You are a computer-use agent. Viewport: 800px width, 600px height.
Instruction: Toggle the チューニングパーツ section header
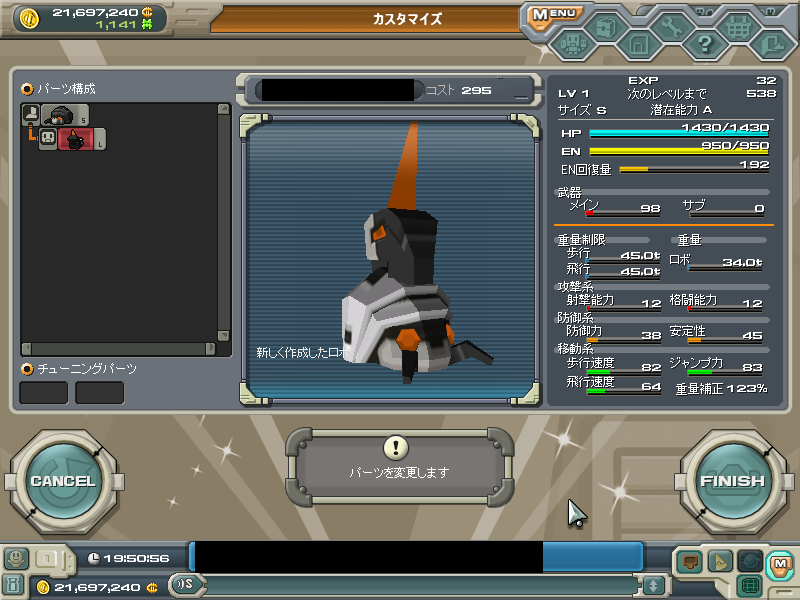click(x=79, y=369)
